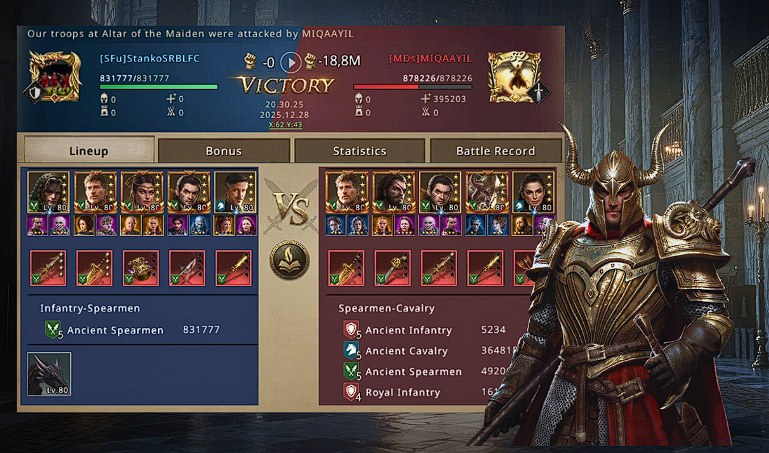Viewport: 769px width, 453px height.
Task: Select the attacker's first commander portrait
Action: pyautogui.click(x=346, y=191)
